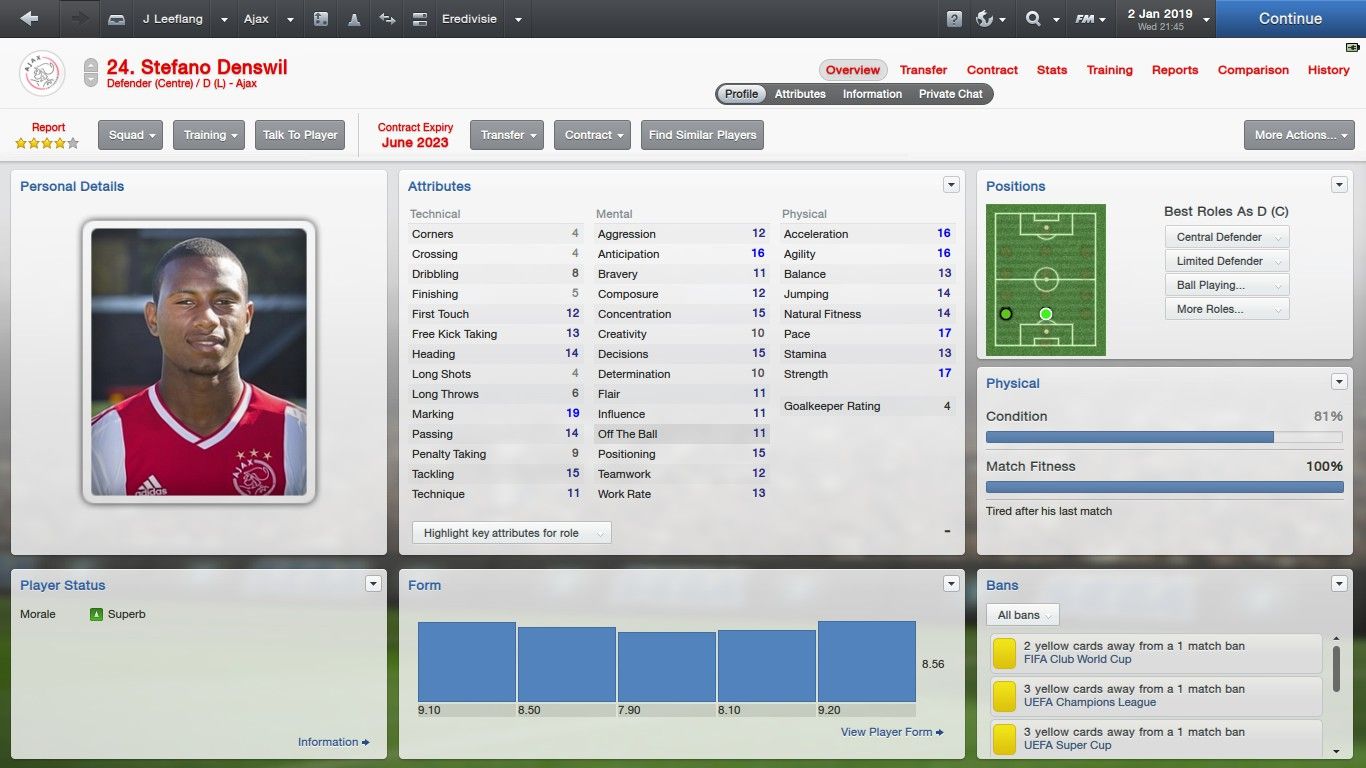The height and width of the screenshot is (768, 1366).
Task: Find Similar Players to Denswil
Action: [x=702, y=135]
